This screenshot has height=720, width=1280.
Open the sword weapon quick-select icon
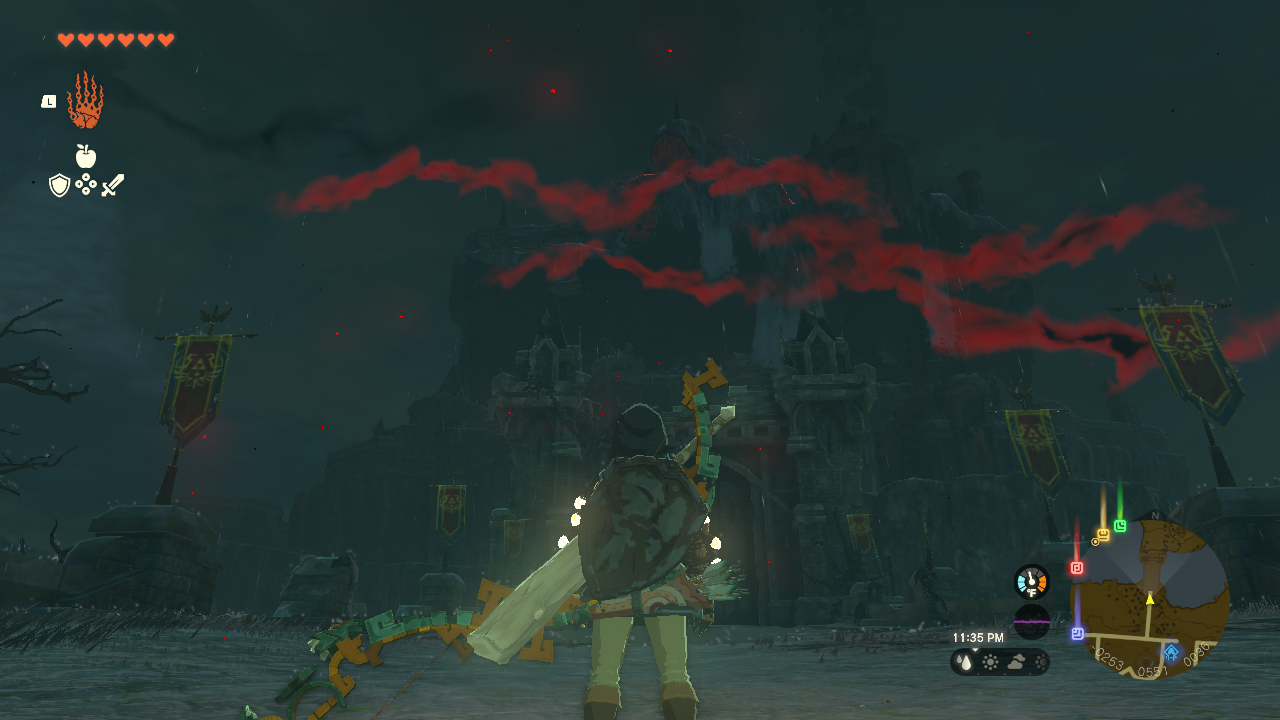pos(112,185)
